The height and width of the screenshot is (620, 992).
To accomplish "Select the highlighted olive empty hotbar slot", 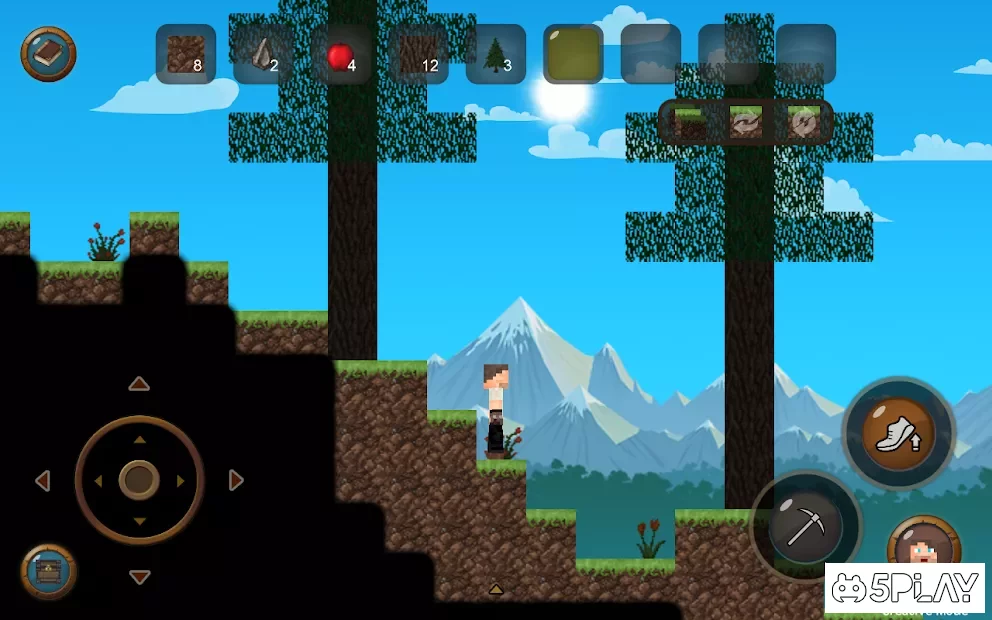I will (x=573, y=54).
